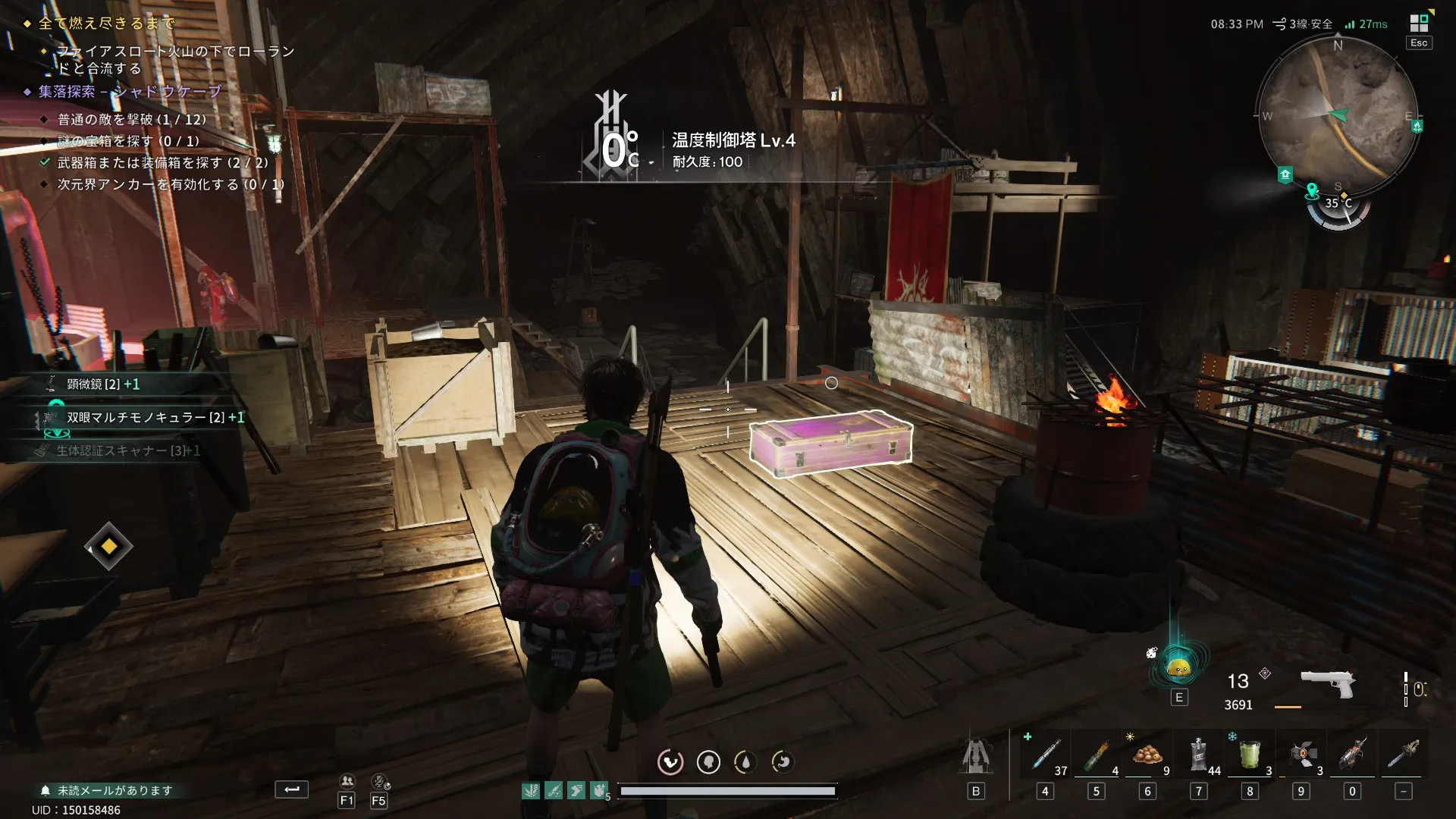Image resolution: width=1456 pixels, height=819 pixels.
Task: Toggle the muted microphone icon
Action: point(379,781)
